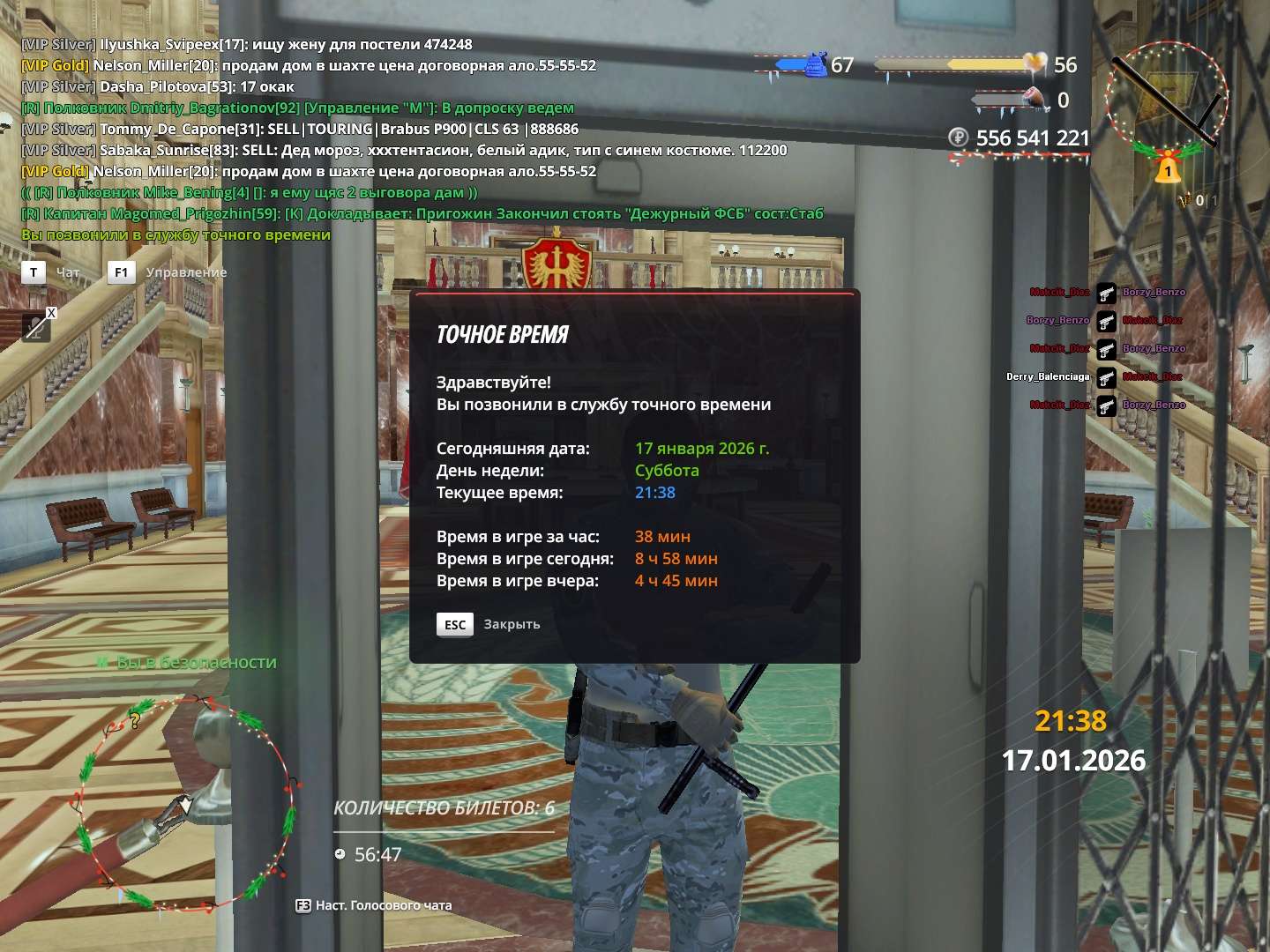The height and width of the screenshot is (952, 1270).
Task: Open the circular minimap with the holly border
Action: pos(187,804)
